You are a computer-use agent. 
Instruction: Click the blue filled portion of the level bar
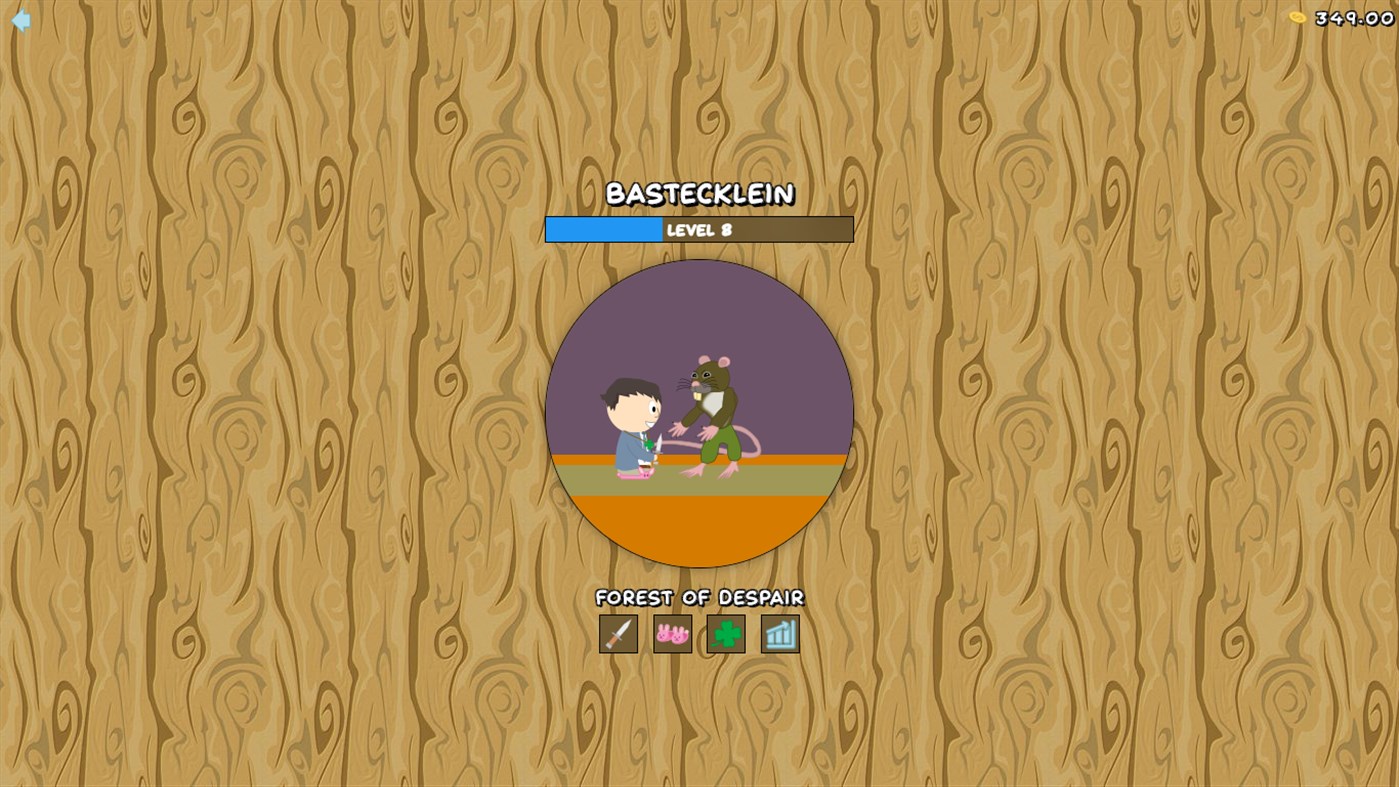point(600,229)
